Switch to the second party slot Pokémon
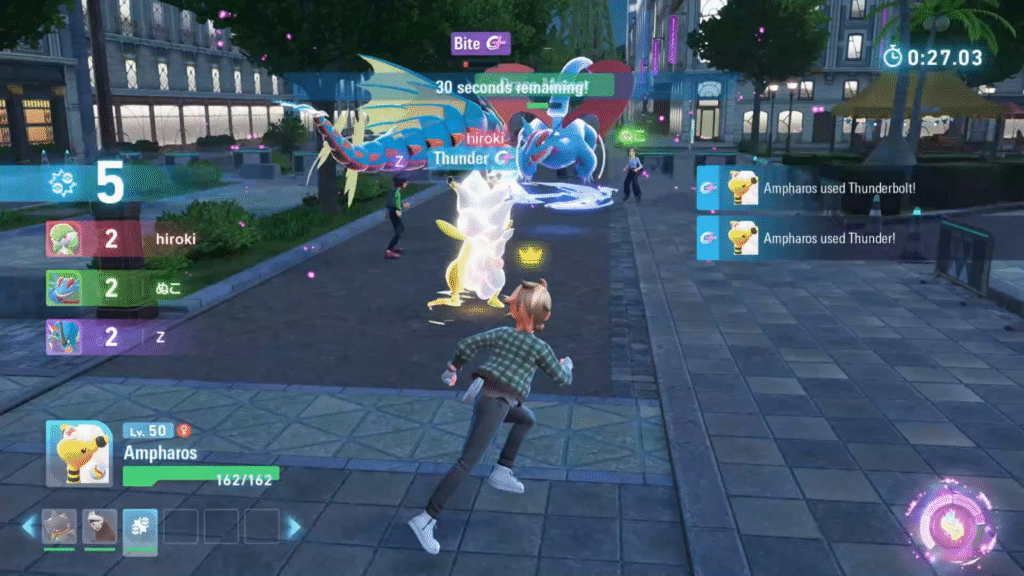 pos(99,526)
